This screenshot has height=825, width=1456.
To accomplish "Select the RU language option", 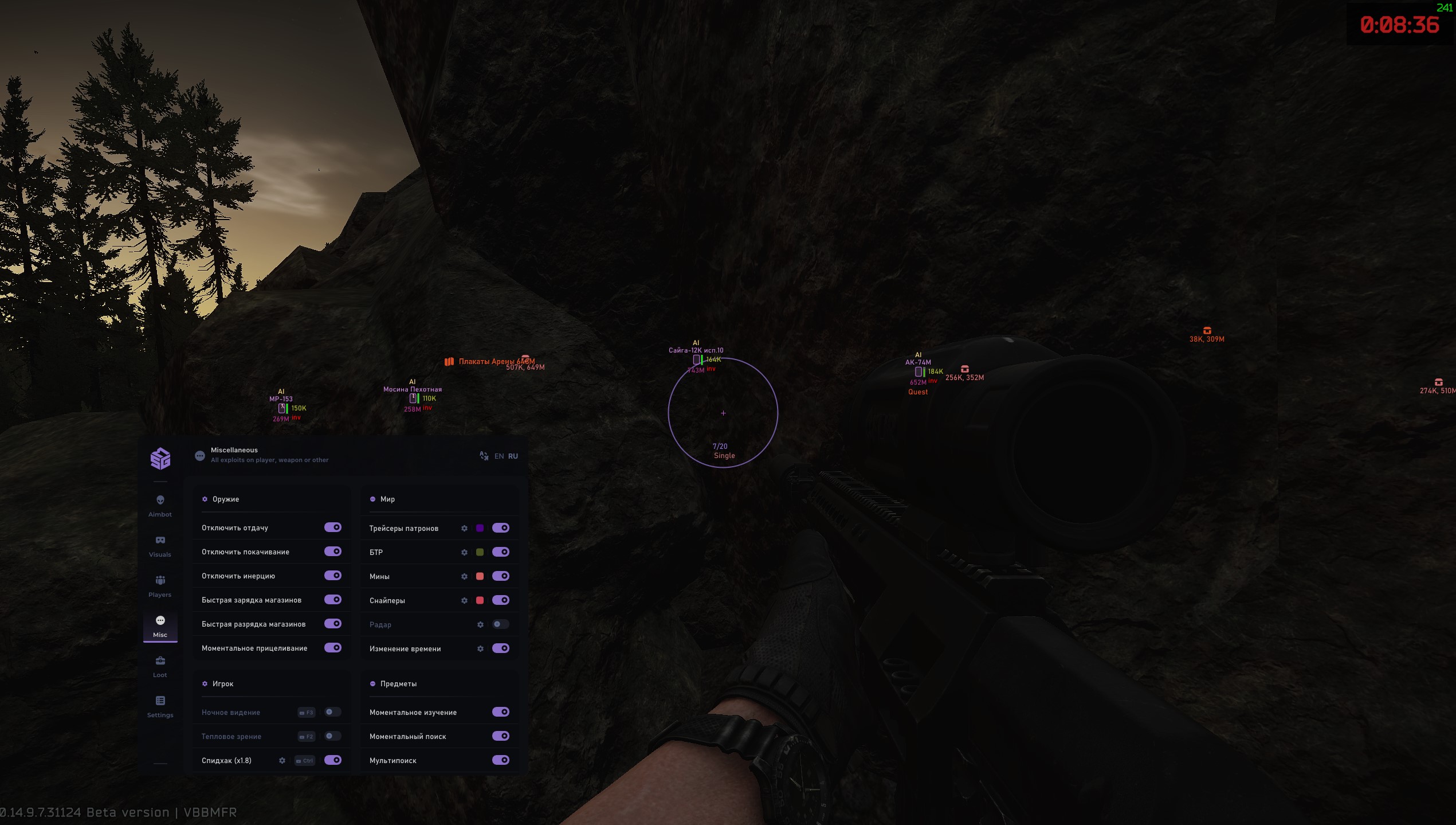I will tap(513, 456).
